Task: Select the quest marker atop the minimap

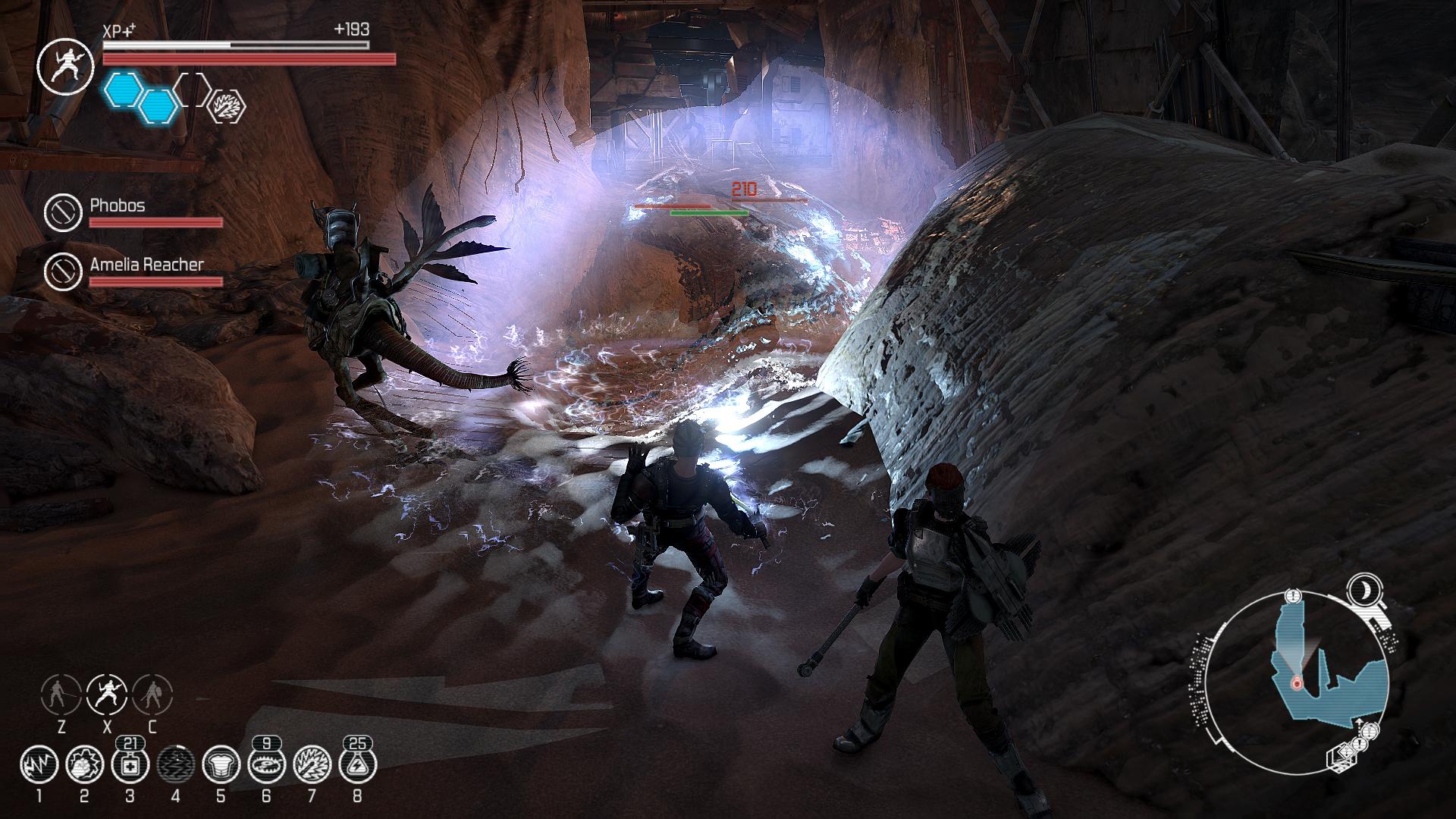Action: point(1294,595)
